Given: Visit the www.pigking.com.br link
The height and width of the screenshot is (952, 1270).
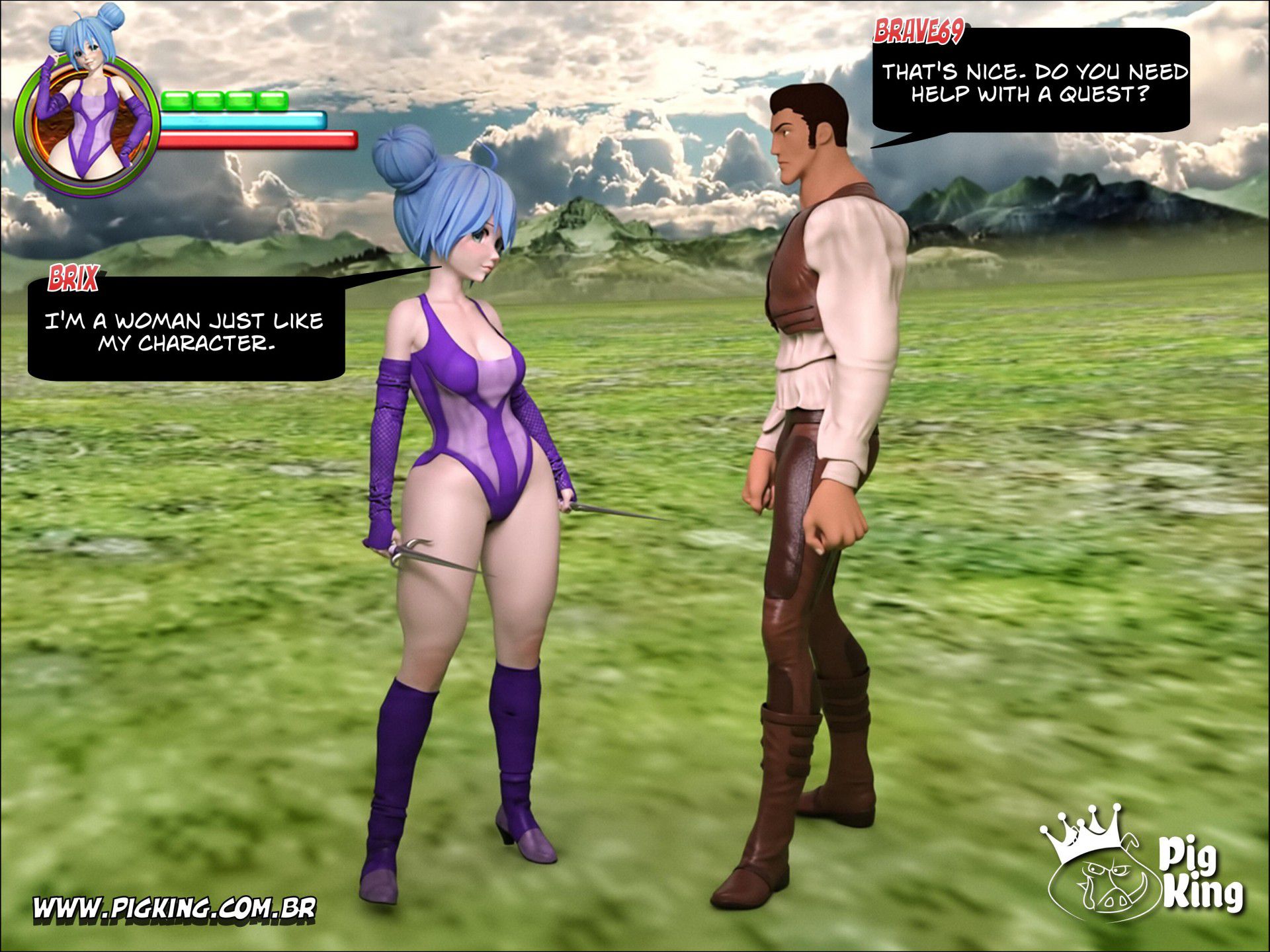Looking at the screenshot, I should pos(175,908).
